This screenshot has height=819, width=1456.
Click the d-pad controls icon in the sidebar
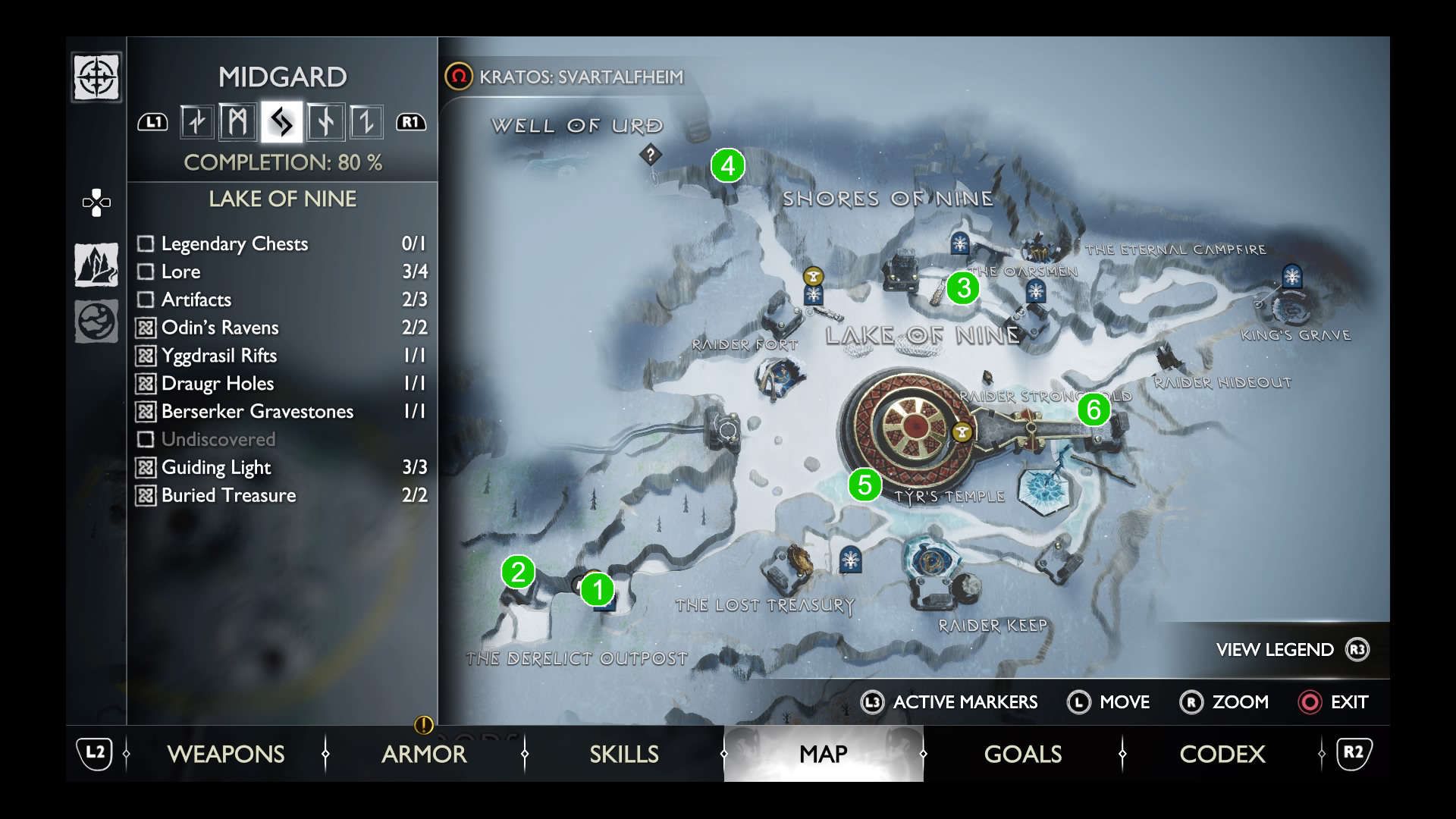[x=96, y=202]
